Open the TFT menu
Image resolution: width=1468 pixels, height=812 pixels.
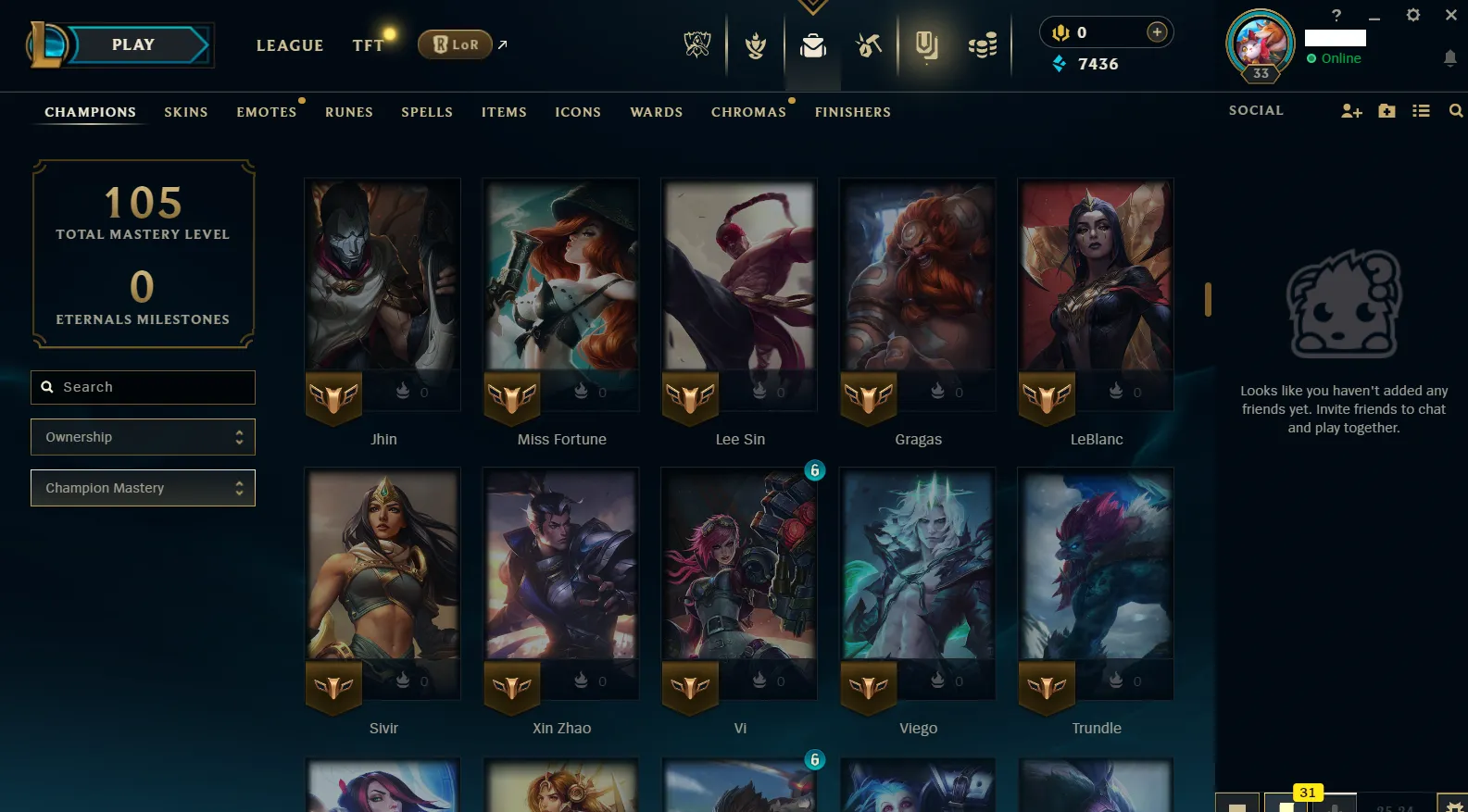pos(368,44)
